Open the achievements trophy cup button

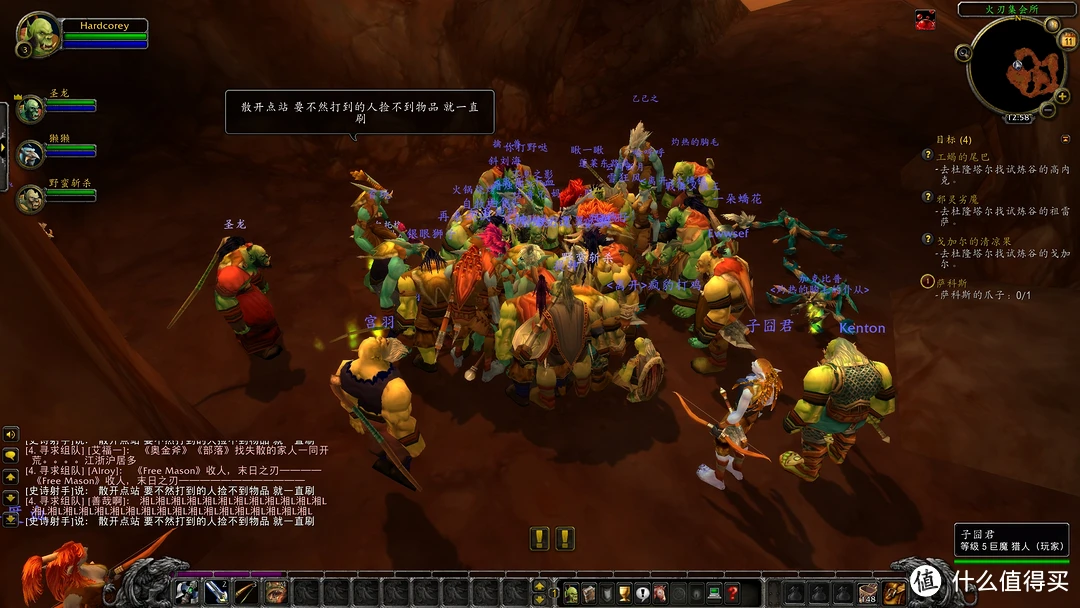click(624, 592)
